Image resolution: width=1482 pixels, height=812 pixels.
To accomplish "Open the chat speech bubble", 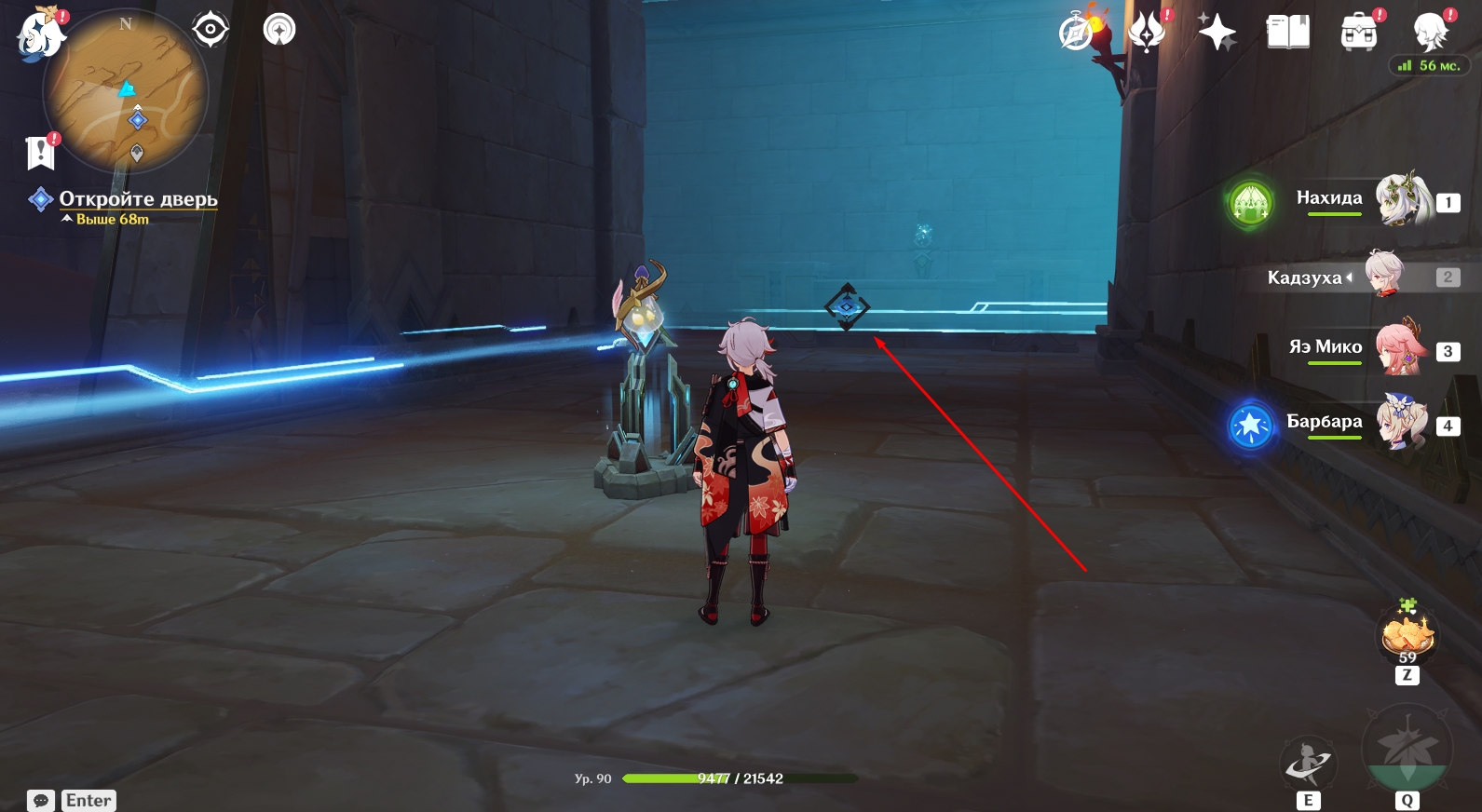I will pyautogui.click(x=41, y=801).
